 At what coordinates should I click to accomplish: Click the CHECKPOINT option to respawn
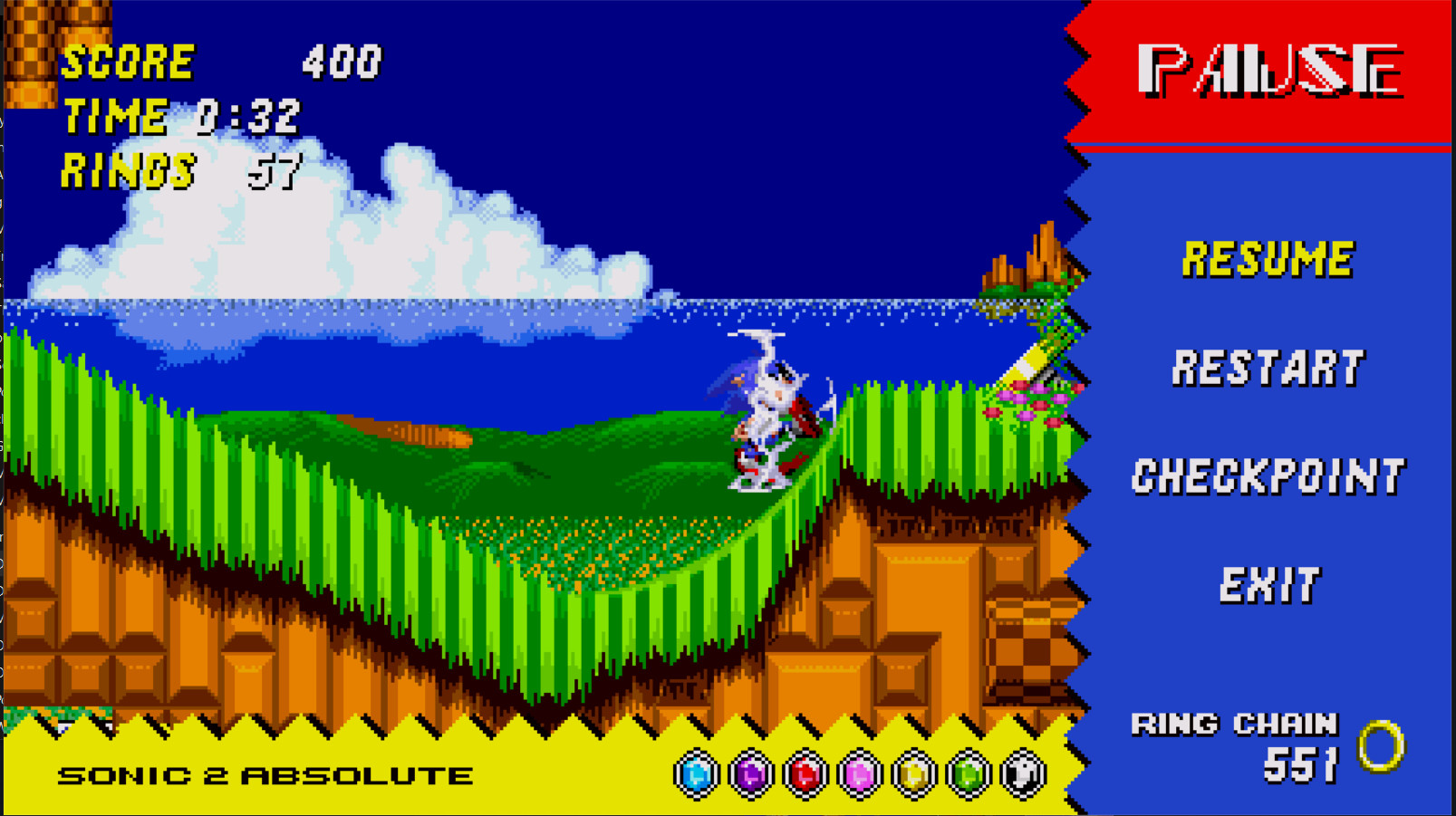[x=1269, y=475]
